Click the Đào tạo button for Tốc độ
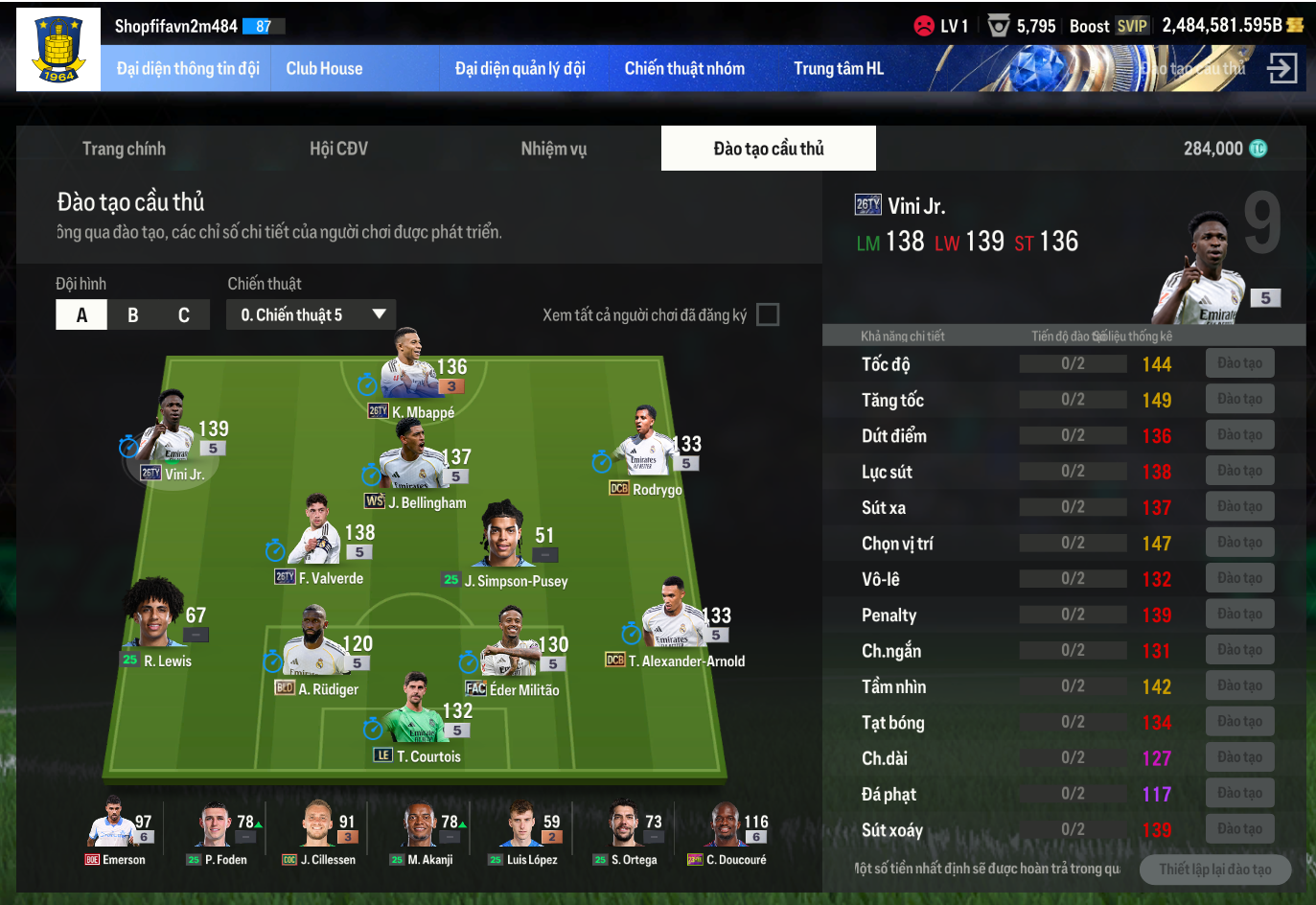This screenshot has width=1316, height=905. click(1239, 363)
